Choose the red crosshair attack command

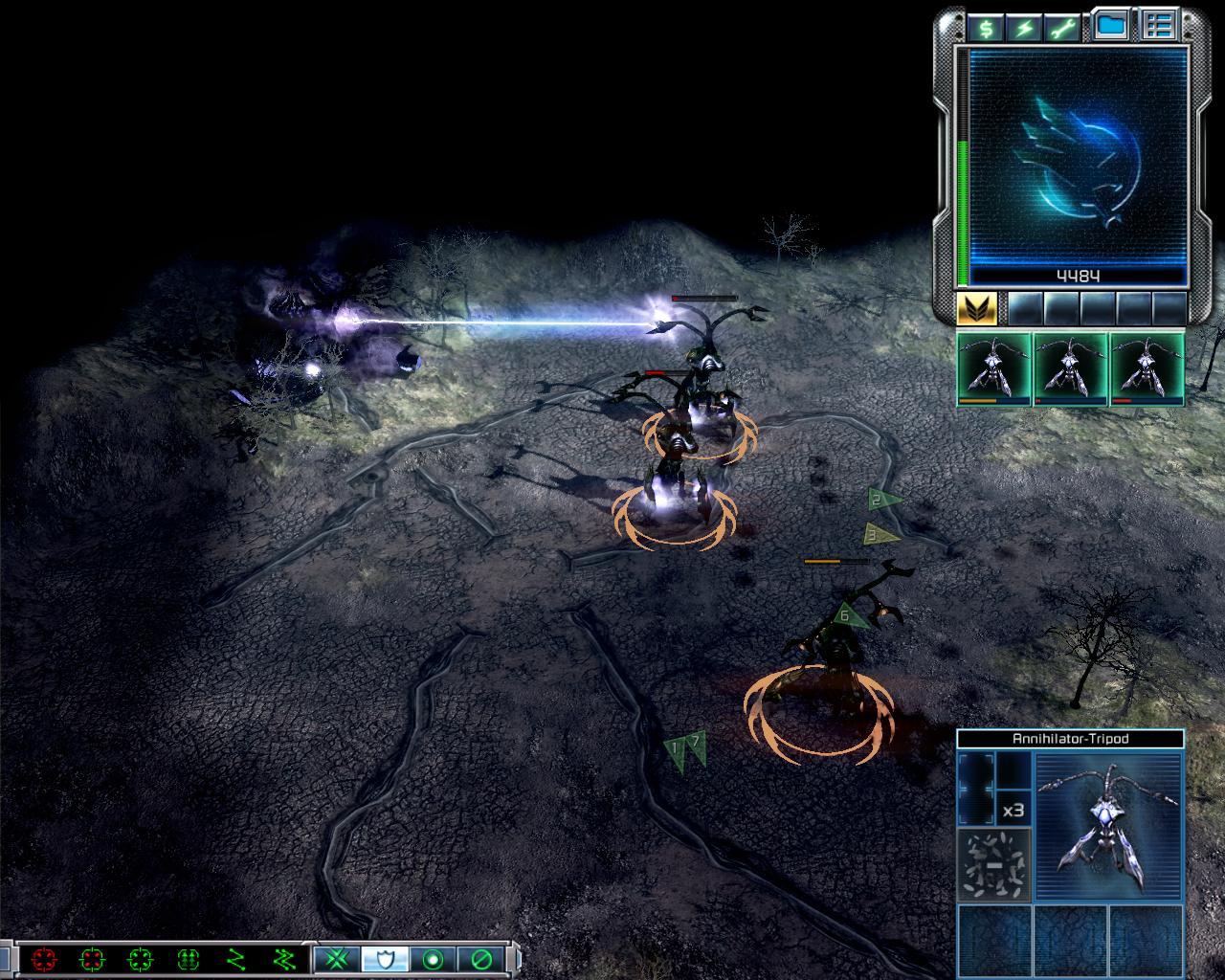pos(44,958)
